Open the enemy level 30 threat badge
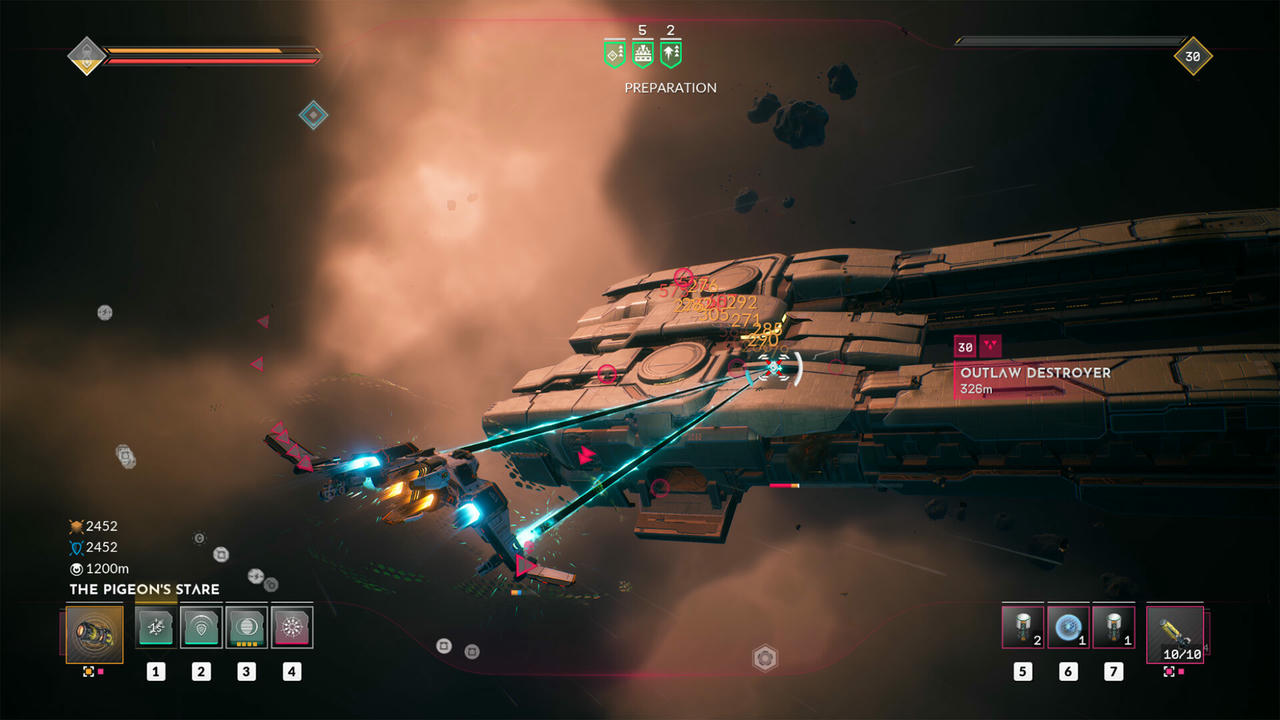 click(964, 347)
